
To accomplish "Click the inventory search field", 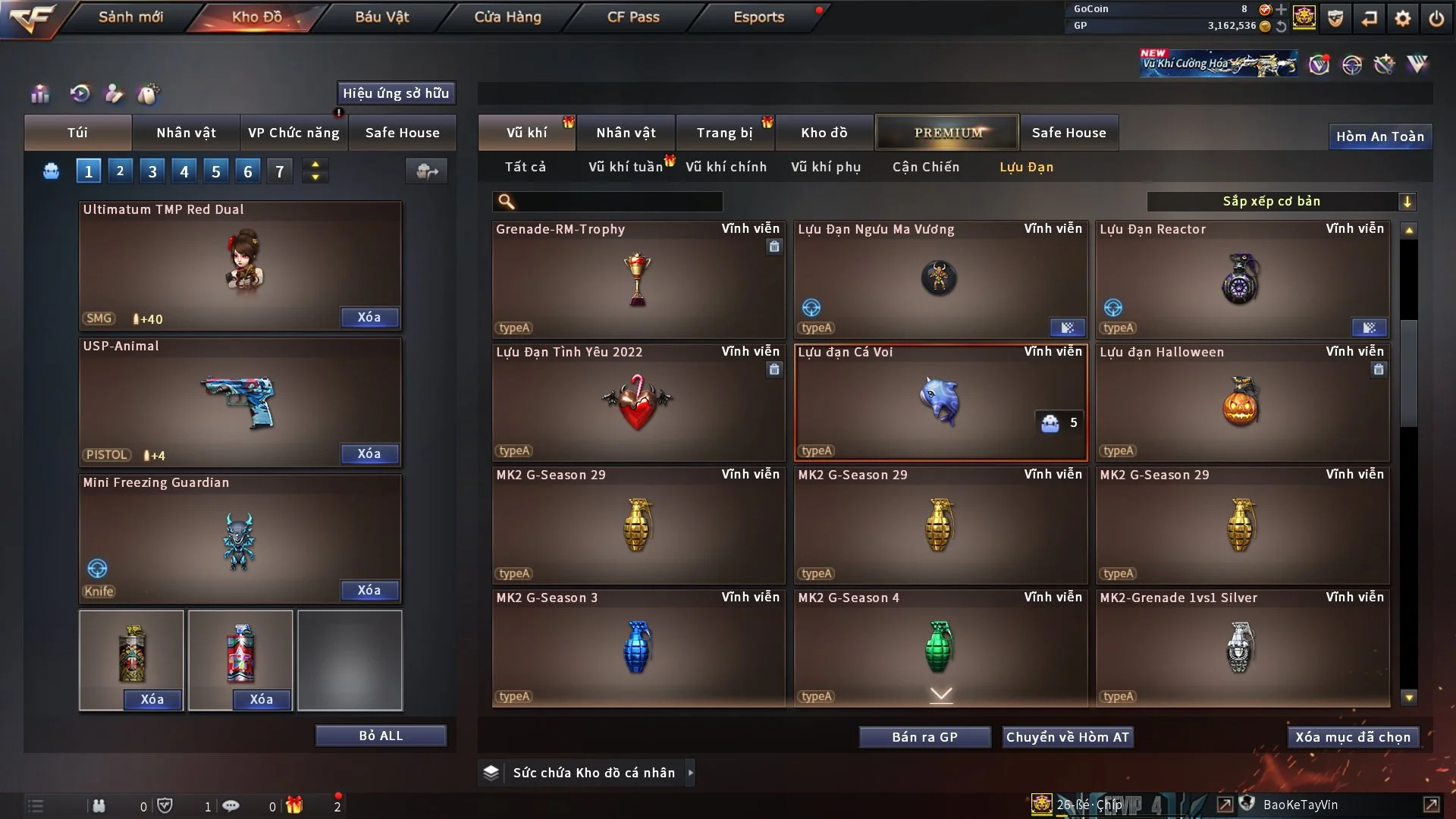I will (618, 202).
